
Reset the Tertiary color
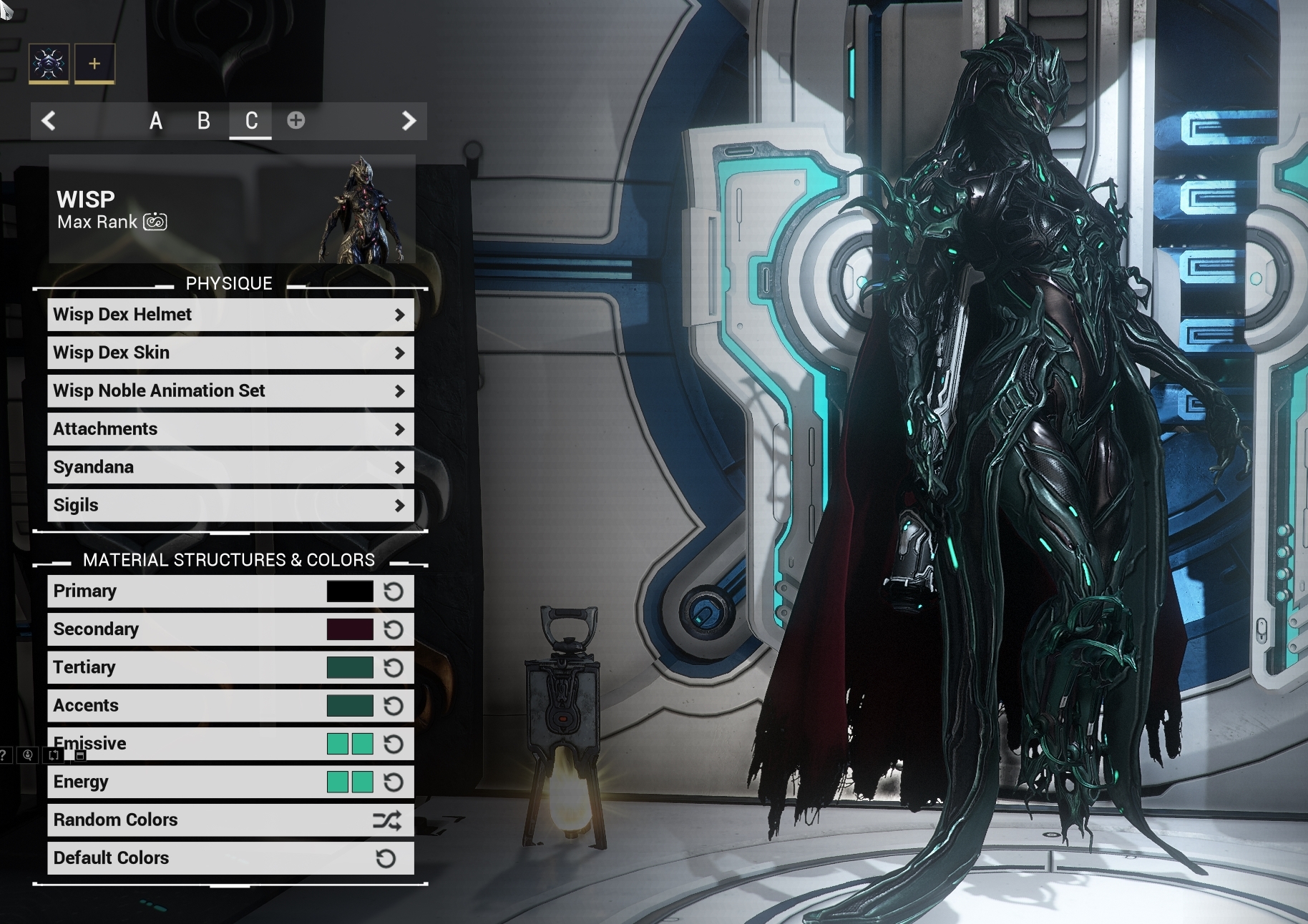tap(394, 668)
